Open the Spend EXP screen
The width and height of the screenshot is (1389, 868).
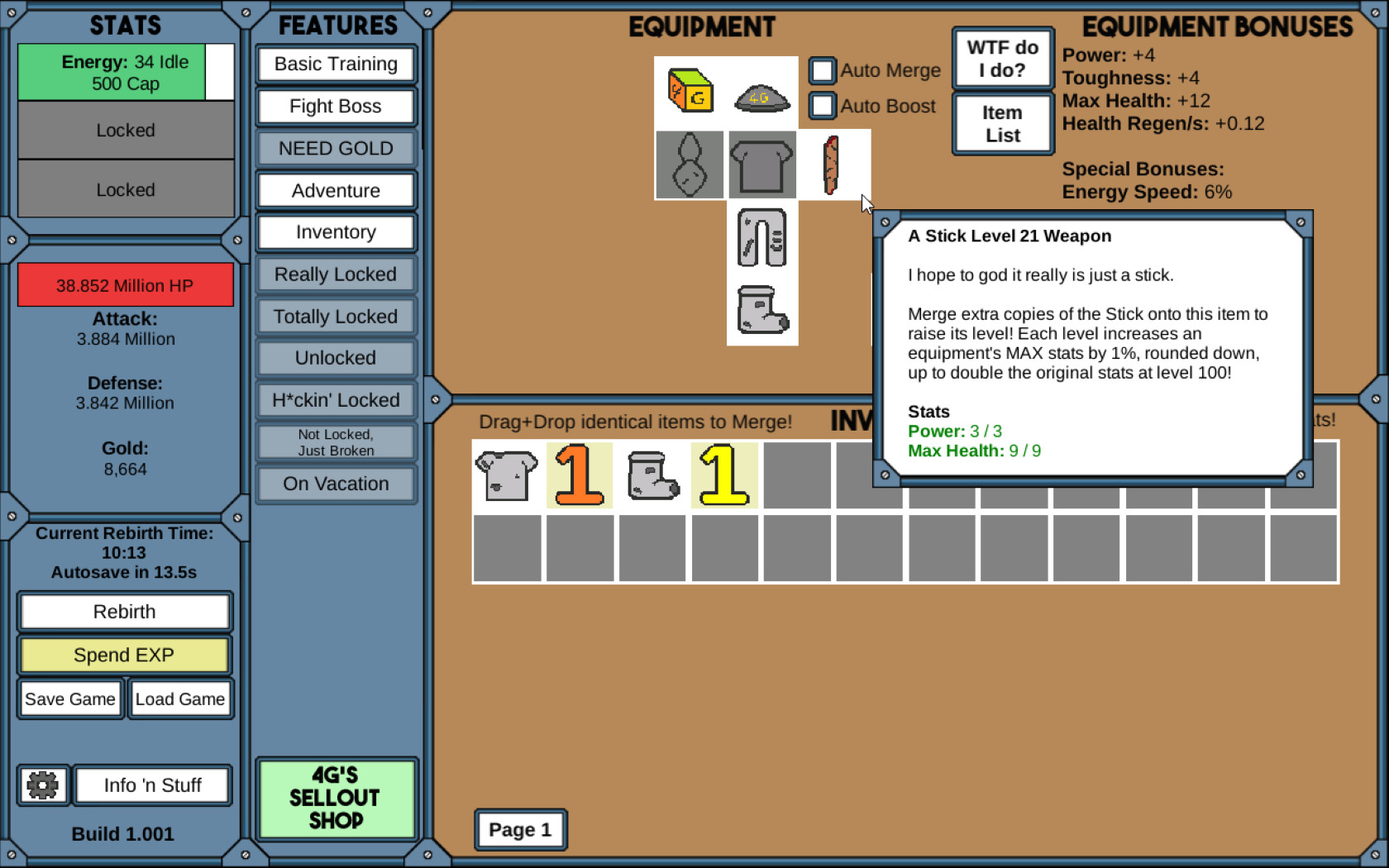point(124,655)
